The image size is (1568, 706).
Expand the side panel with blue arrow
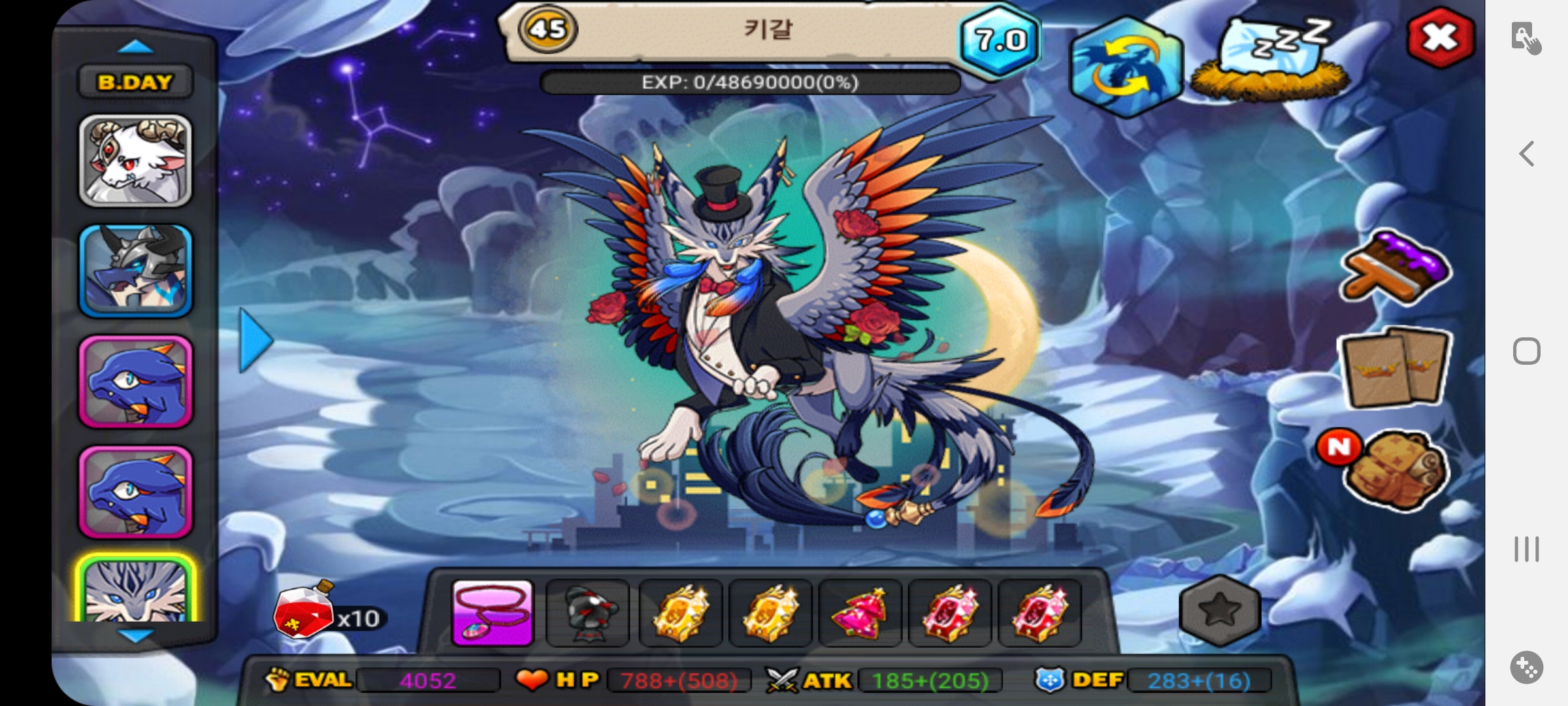(x=255, y=341)
